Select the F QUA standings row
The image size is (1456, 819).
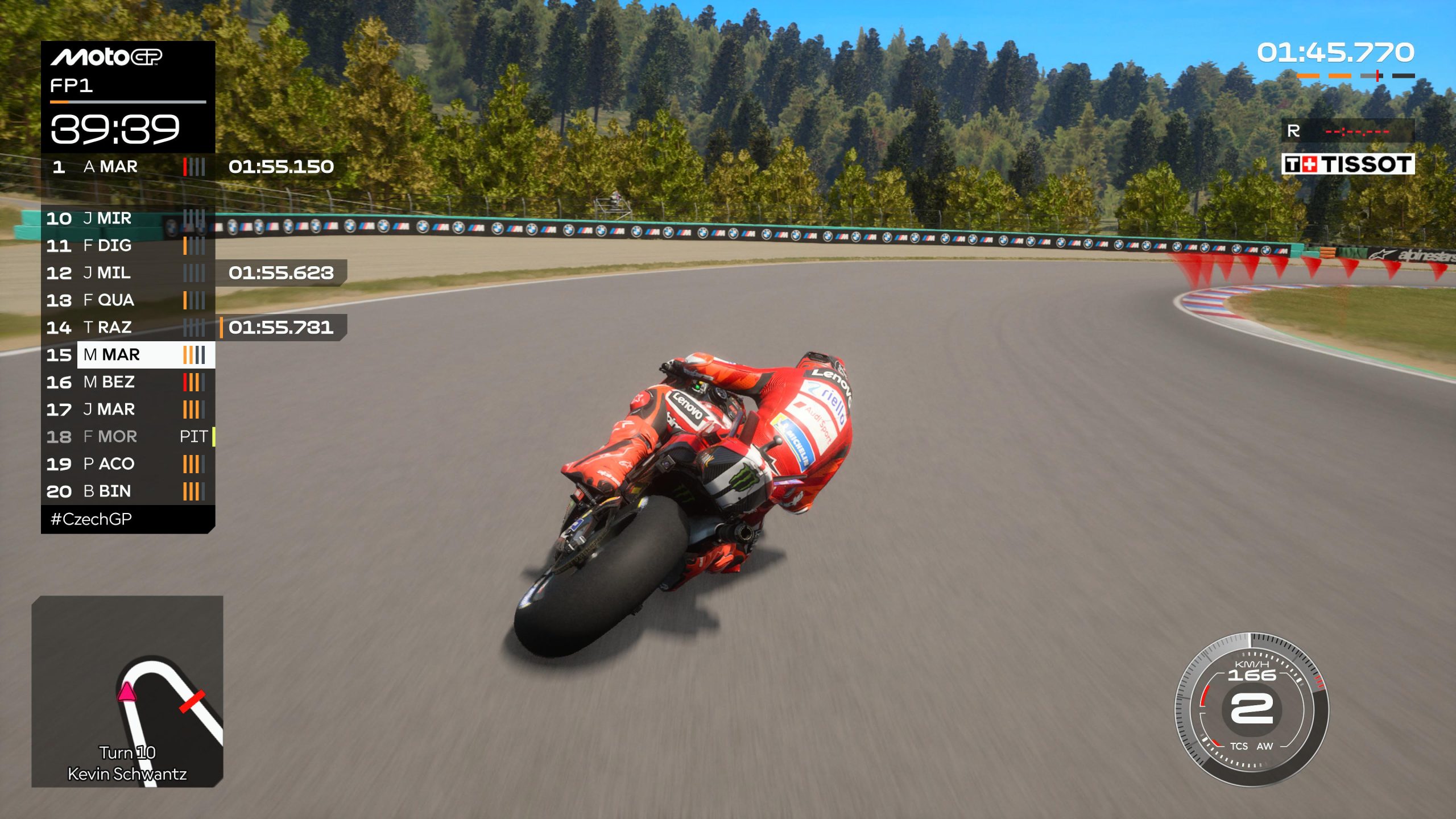coord(128,300)
